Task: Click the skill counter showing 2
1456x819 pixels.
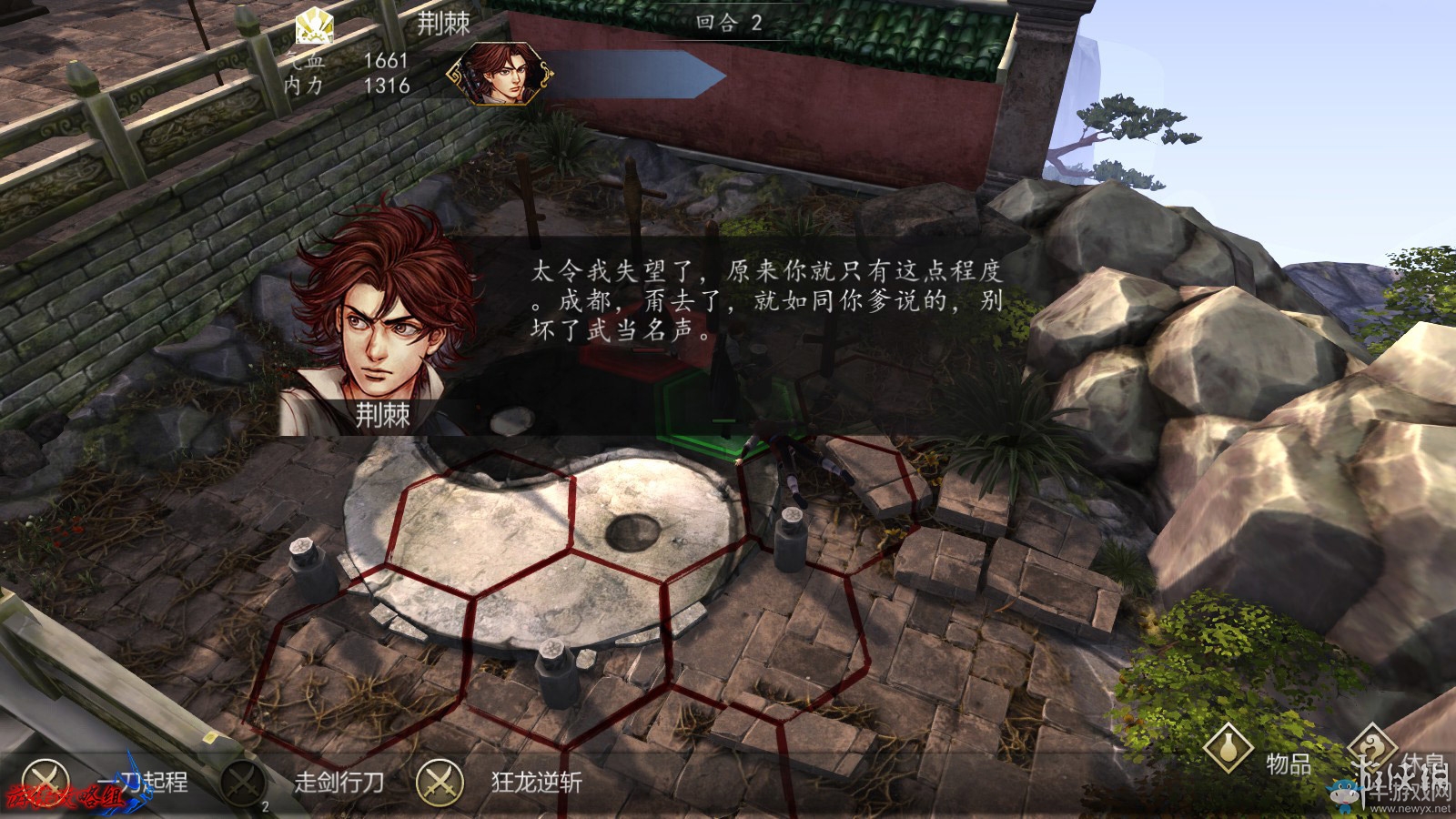Action: 264,804
